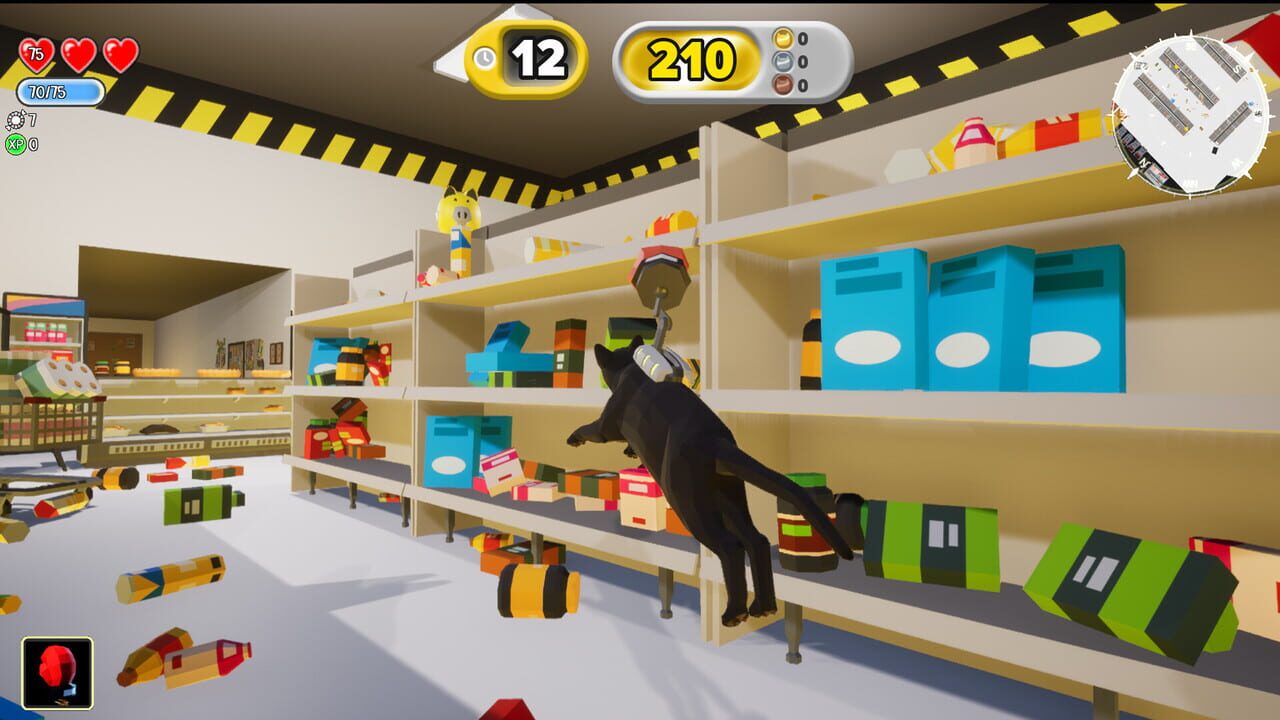Click the north marker on the minimap compass
1280x720 pixels.
[x=1144, y=163]
